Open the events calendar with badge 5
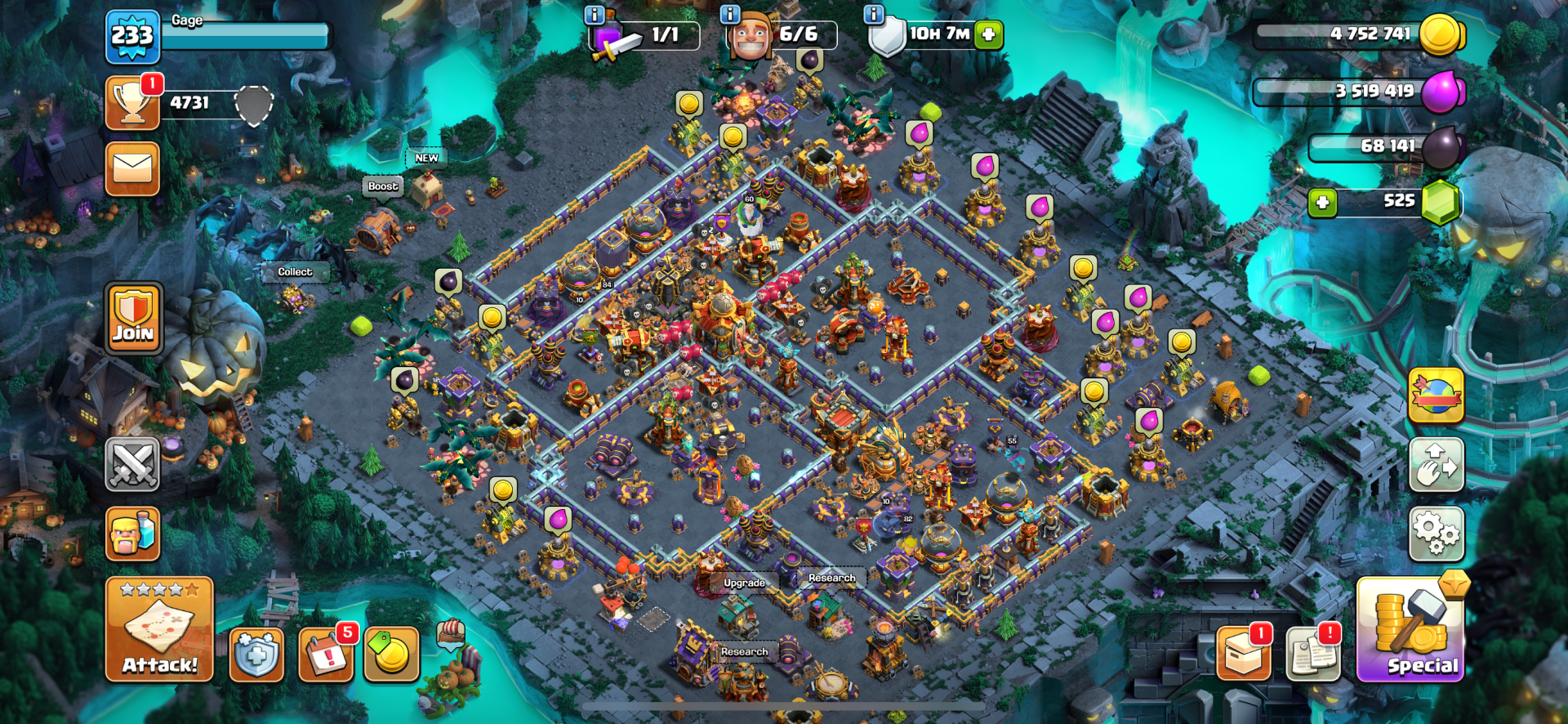 (326, 655)
